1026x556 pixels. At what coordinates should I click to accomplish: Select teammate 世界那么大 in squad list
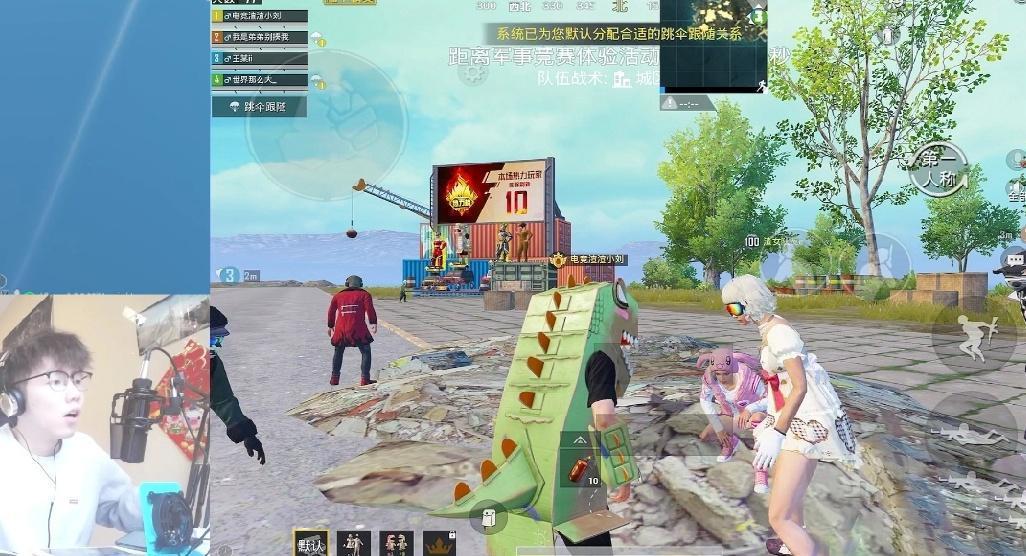(x=259, y=79)
